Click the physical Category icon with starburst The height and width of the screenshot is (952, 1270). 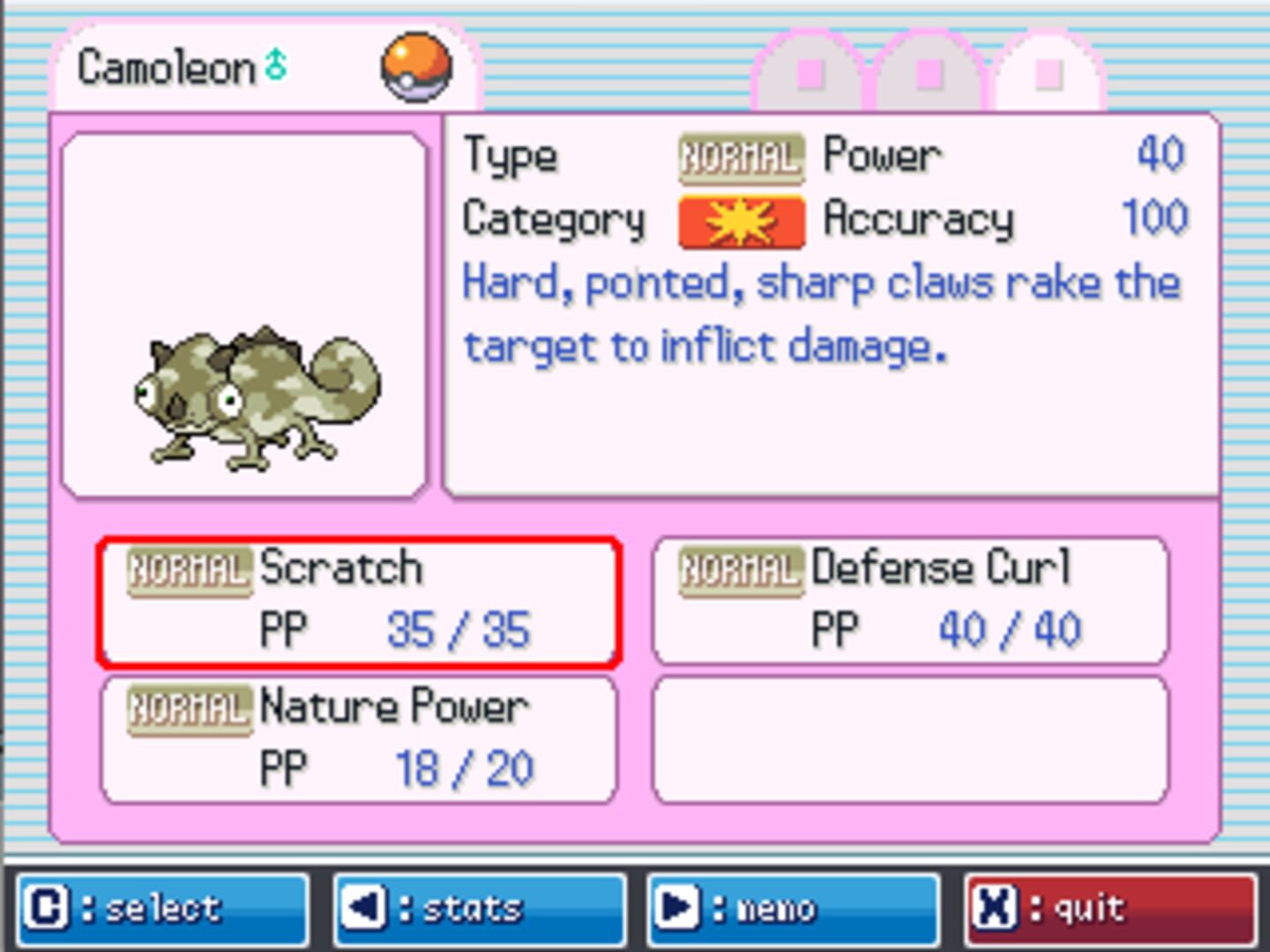pyautogui.click(x=742, y=219)
